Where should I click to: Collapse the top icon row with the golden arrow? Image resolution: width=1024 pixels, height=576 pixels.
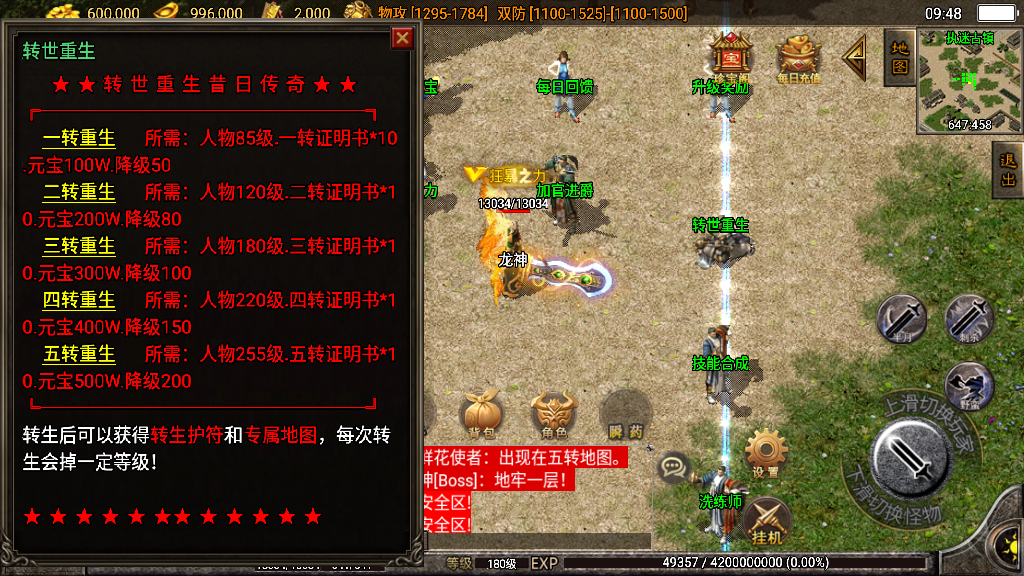click(855, 58)
